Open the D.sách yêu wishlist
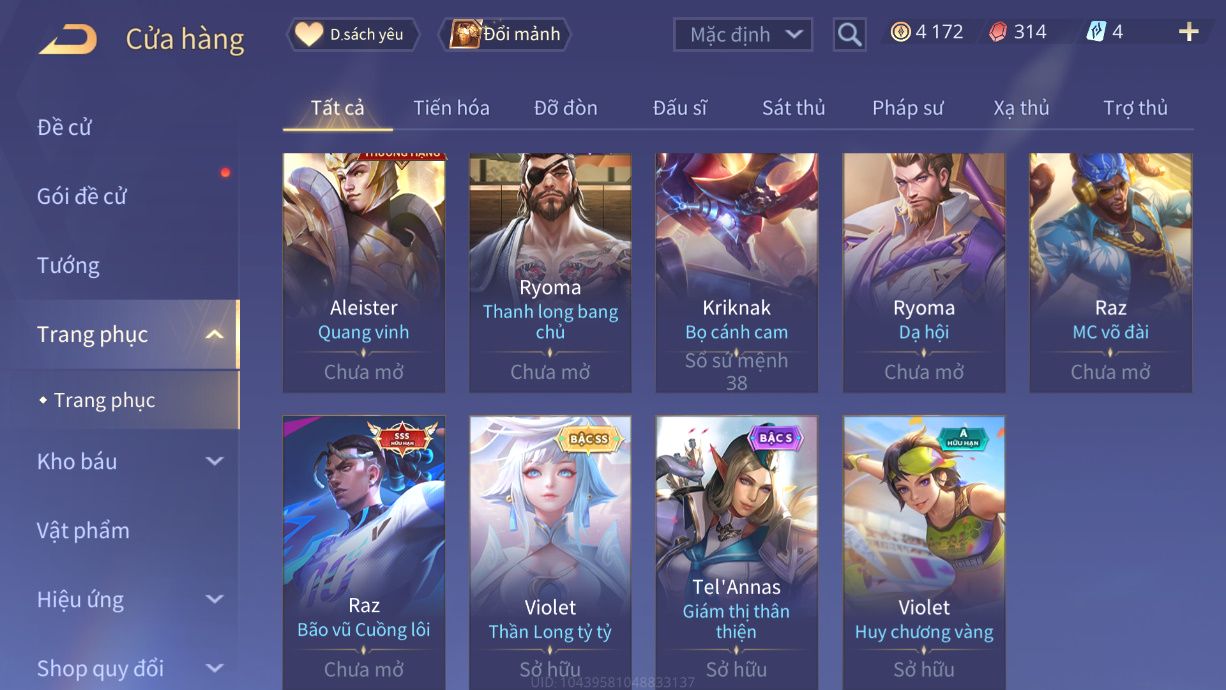The width and height of the screenshot is (1226, 690). (352, 35)
